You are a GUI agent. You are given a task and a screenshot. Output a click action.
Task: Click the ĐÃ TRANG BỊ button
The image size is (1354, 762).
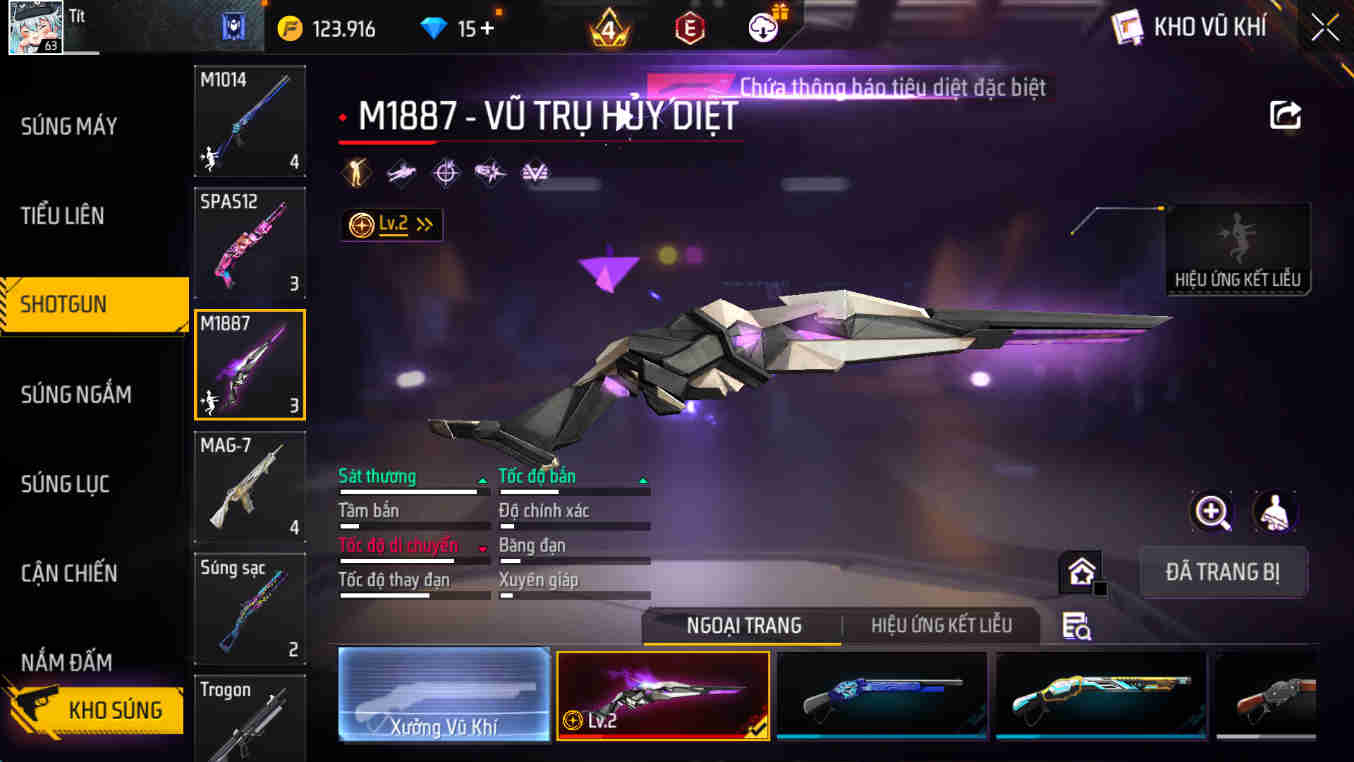1223,571
